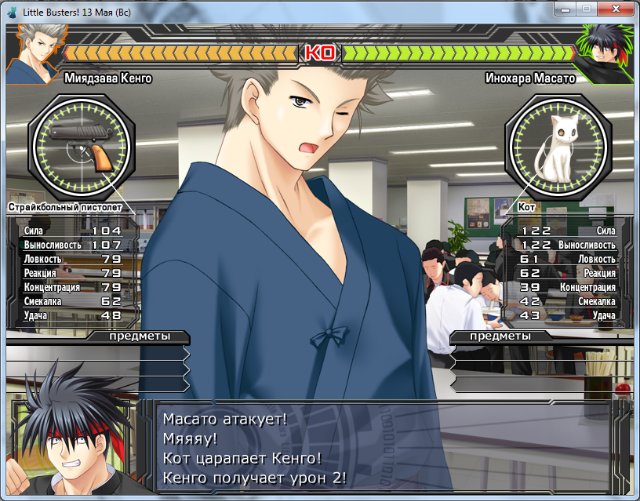Select Inohara Masato's portrait in the top bar
The height and width of the screenshot is (501, 640).
click(x=607, y=53)
